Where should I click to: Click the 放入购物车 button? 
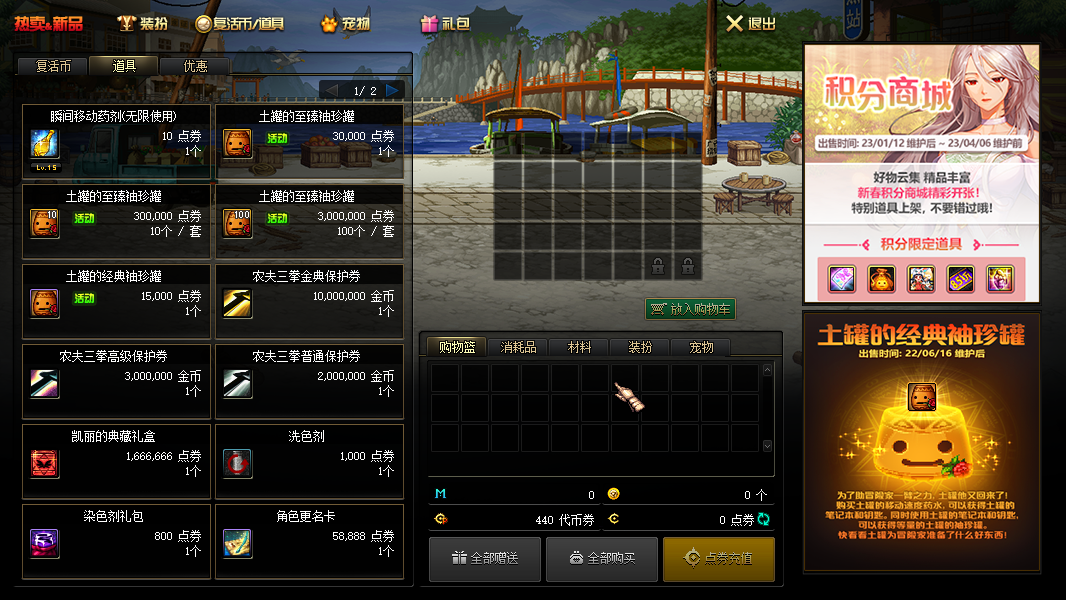[690, 309]
